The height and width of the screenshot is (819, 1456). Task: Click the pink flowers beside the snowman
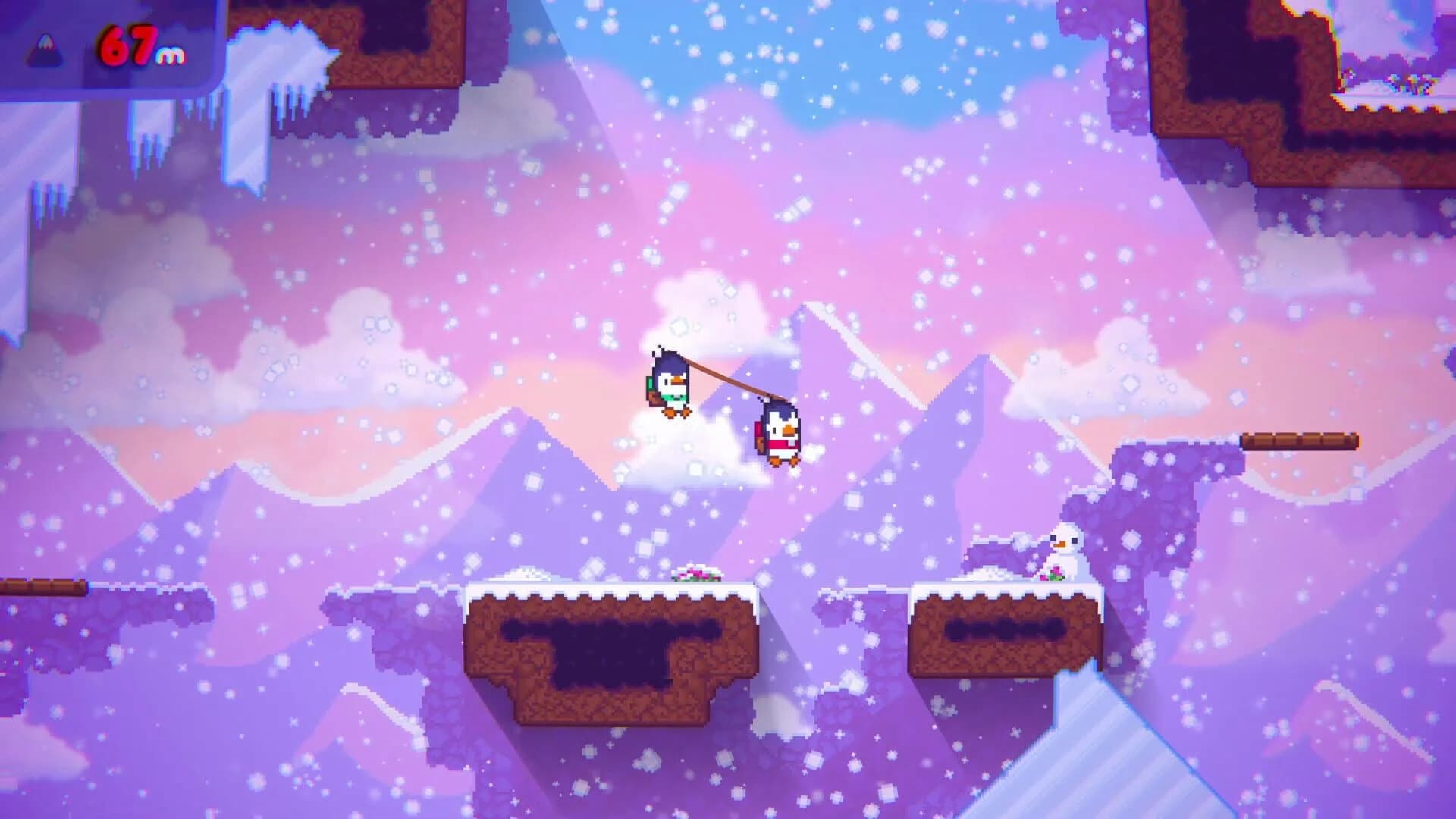(x=1053, y=575)
